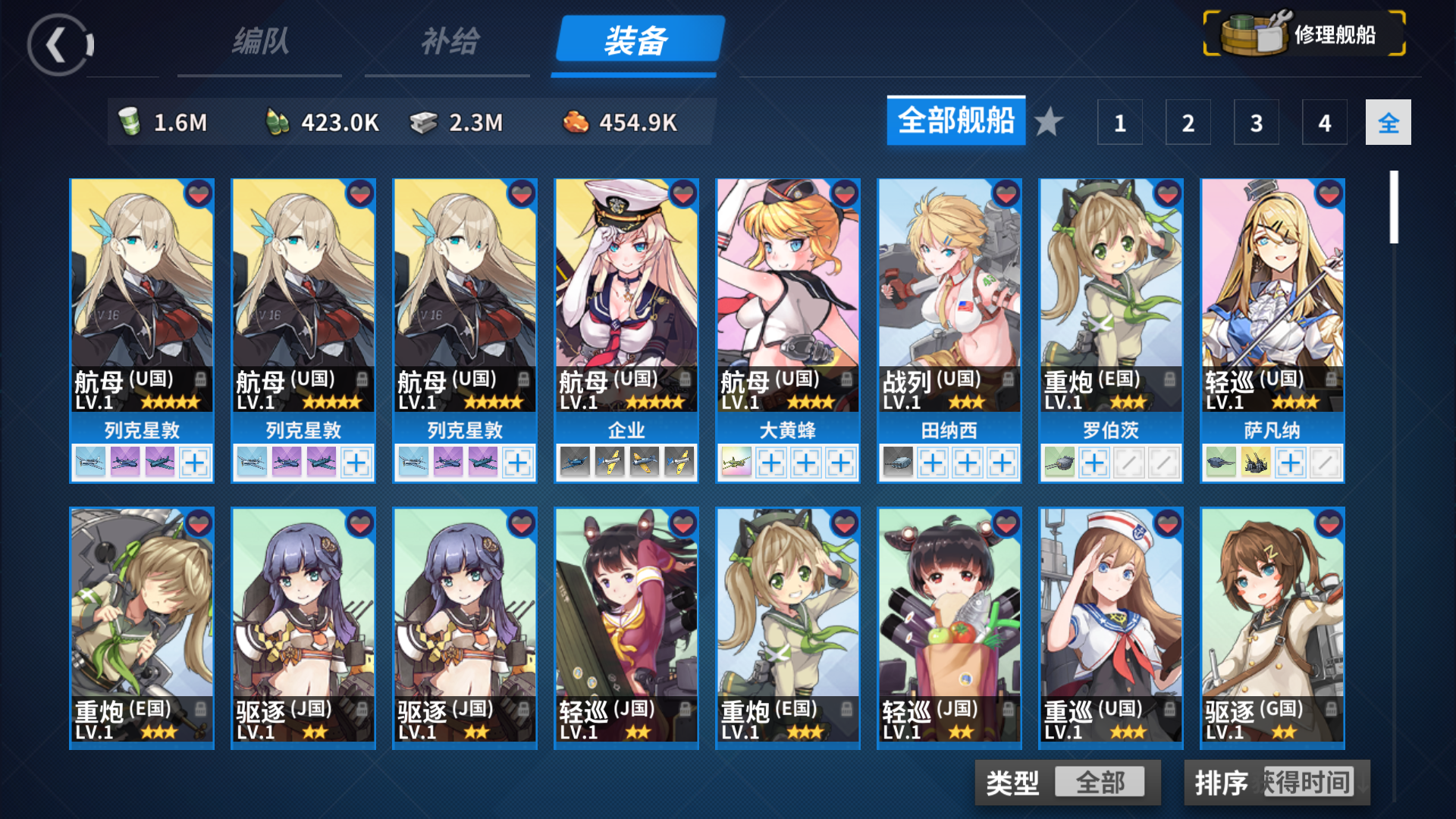1456x819 pixels.
Task: Click the gold coins resource icon
Action: click(x=278, y=121)
